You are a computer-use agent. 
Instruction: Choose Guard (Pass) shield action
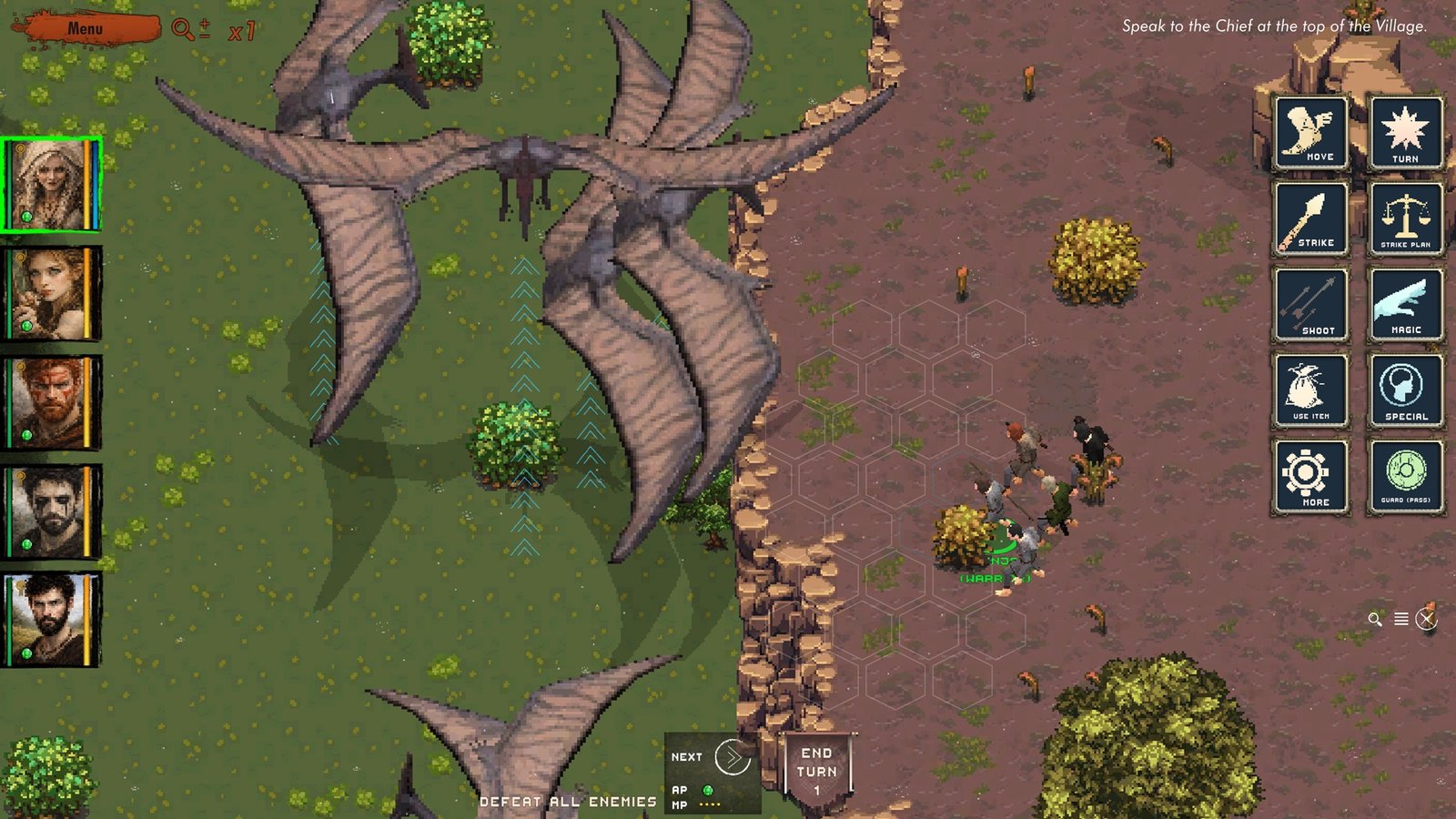coord(1405,477)
